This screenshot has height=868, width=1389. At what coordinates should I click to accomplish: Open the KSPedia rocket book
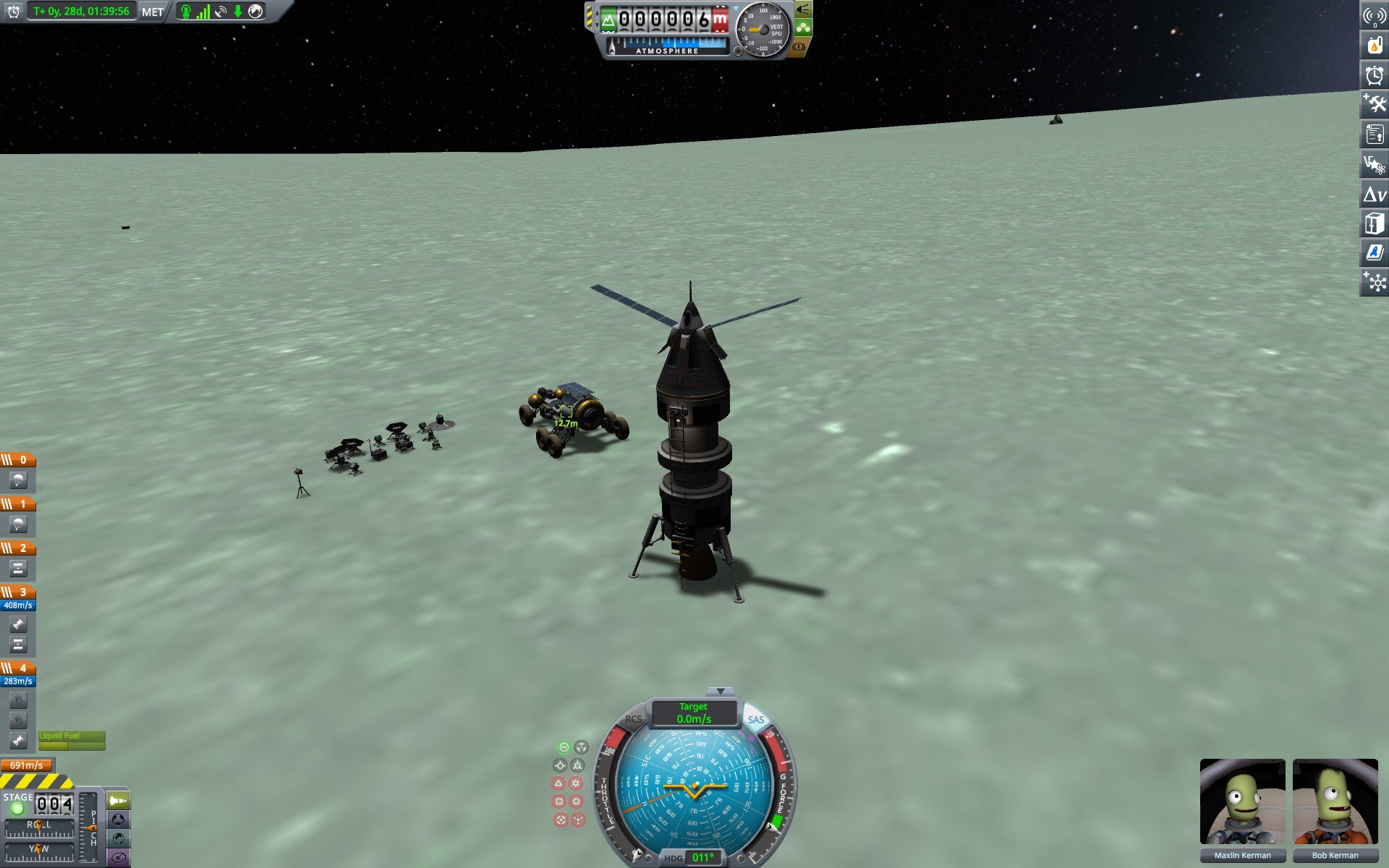pos(1374,253)
